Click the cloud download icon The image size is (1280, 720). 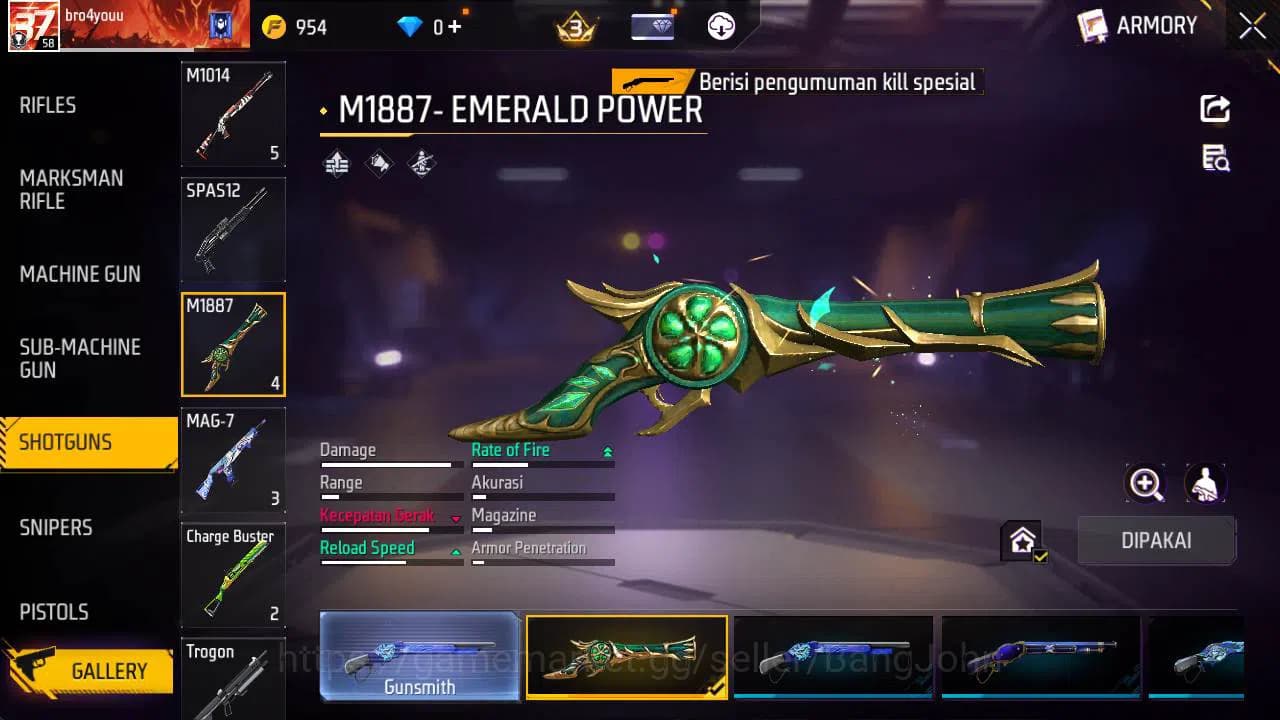tap(720, 25)
